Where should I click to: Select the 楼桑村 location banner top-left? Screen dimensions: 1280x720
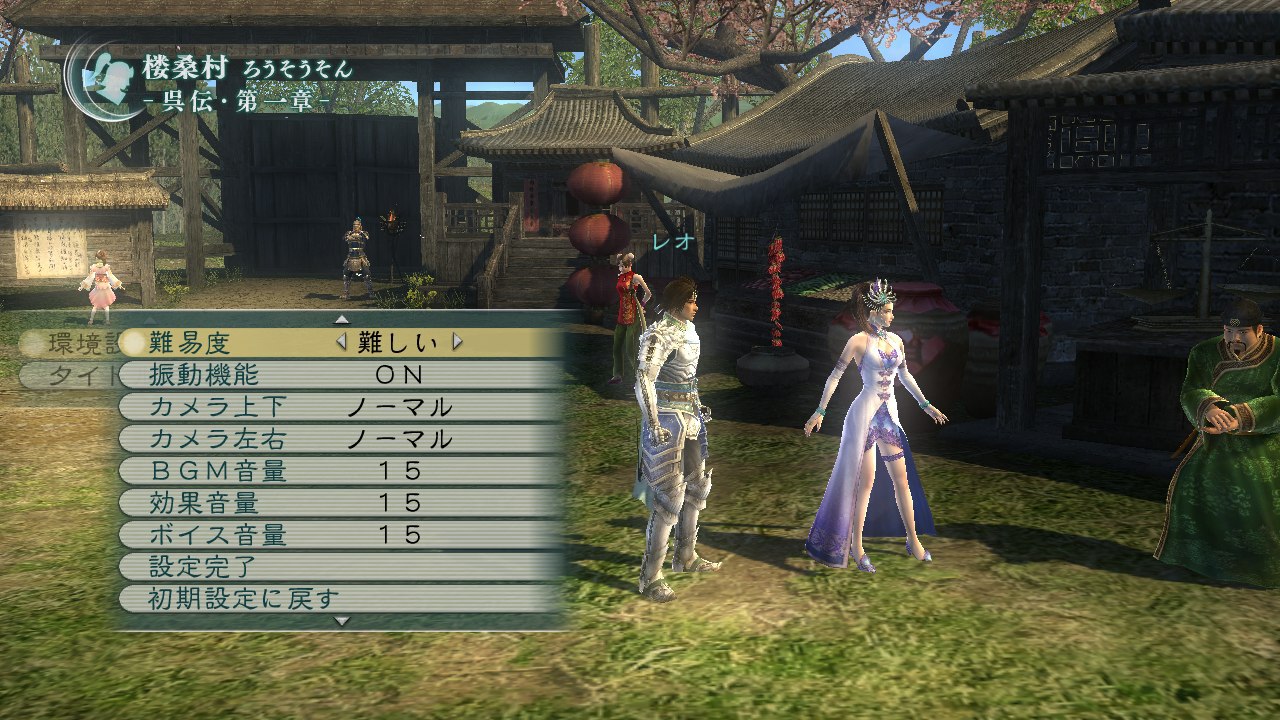(x=200, y=65)
